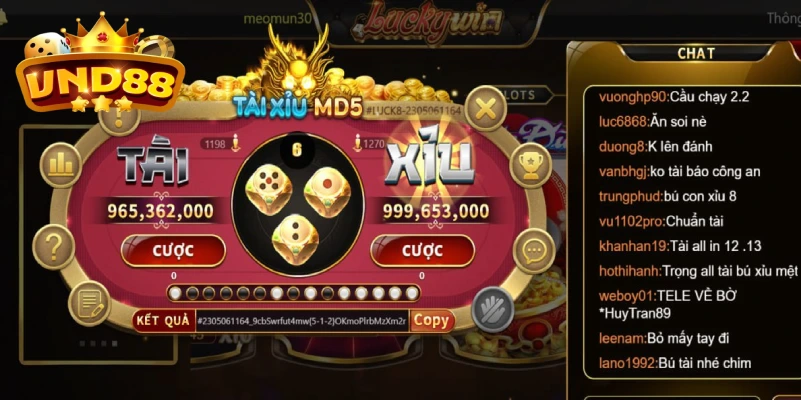Select lano1992's chat message

click(x=674, y=363)
